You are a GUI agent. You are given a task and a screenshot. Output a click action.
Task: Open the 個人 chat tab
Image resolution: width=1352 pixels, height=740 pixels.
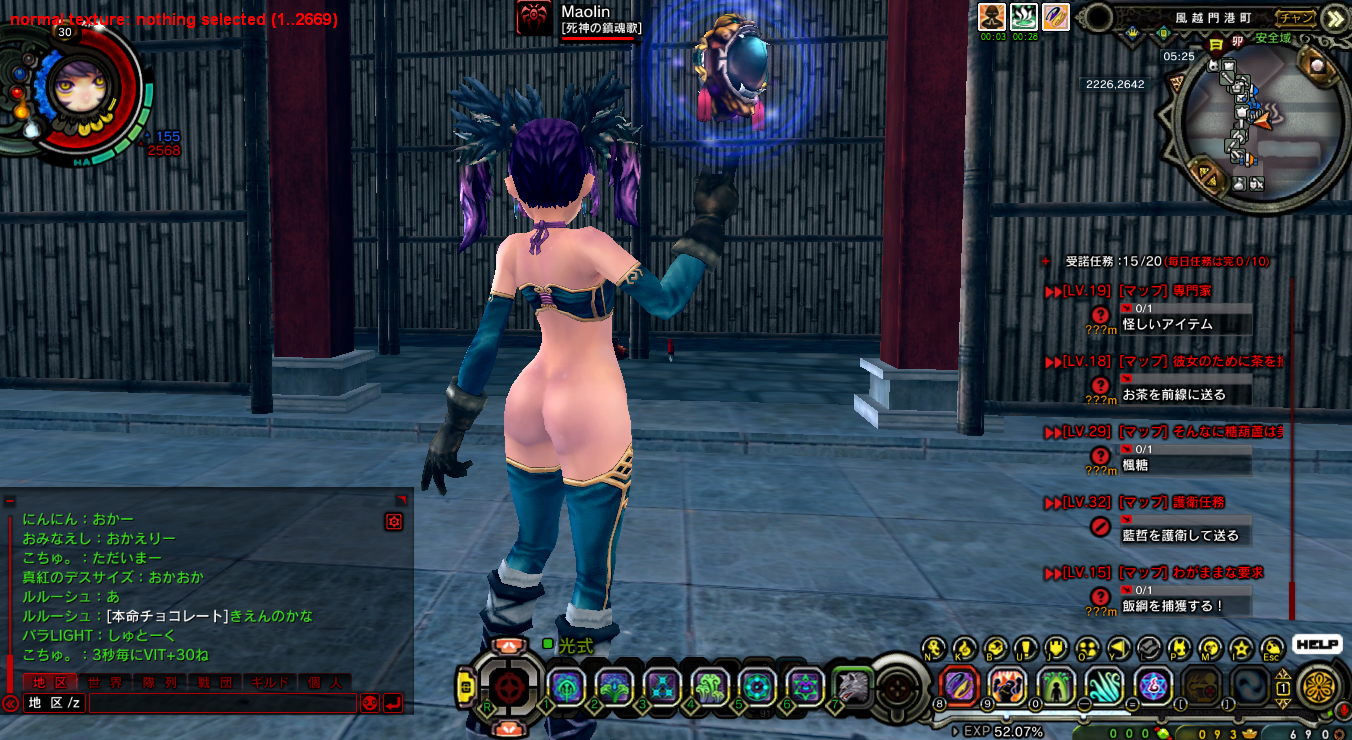coord(324,682)
